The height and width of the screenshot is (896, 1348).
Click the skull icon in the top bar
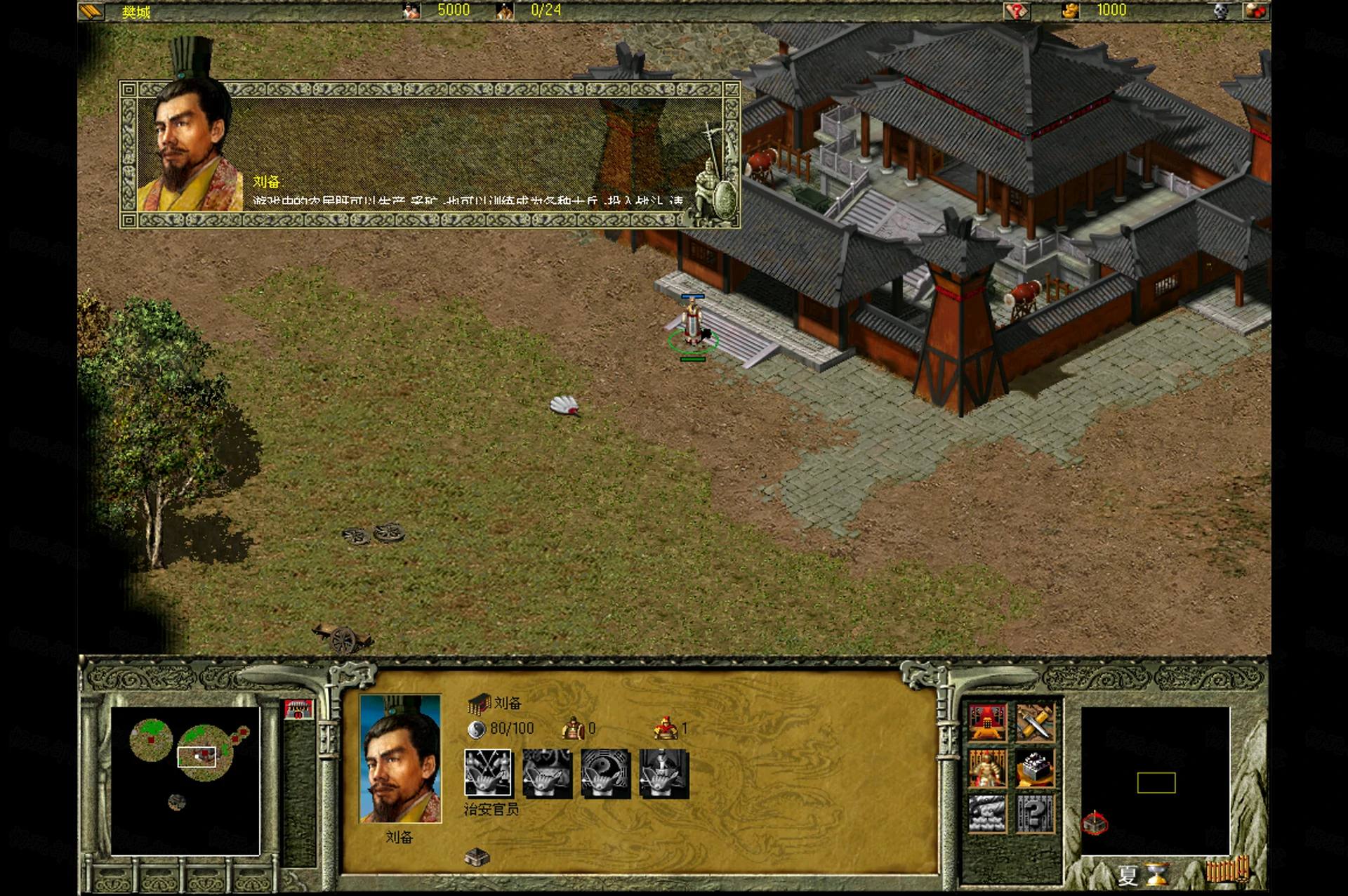point(1222,11)
